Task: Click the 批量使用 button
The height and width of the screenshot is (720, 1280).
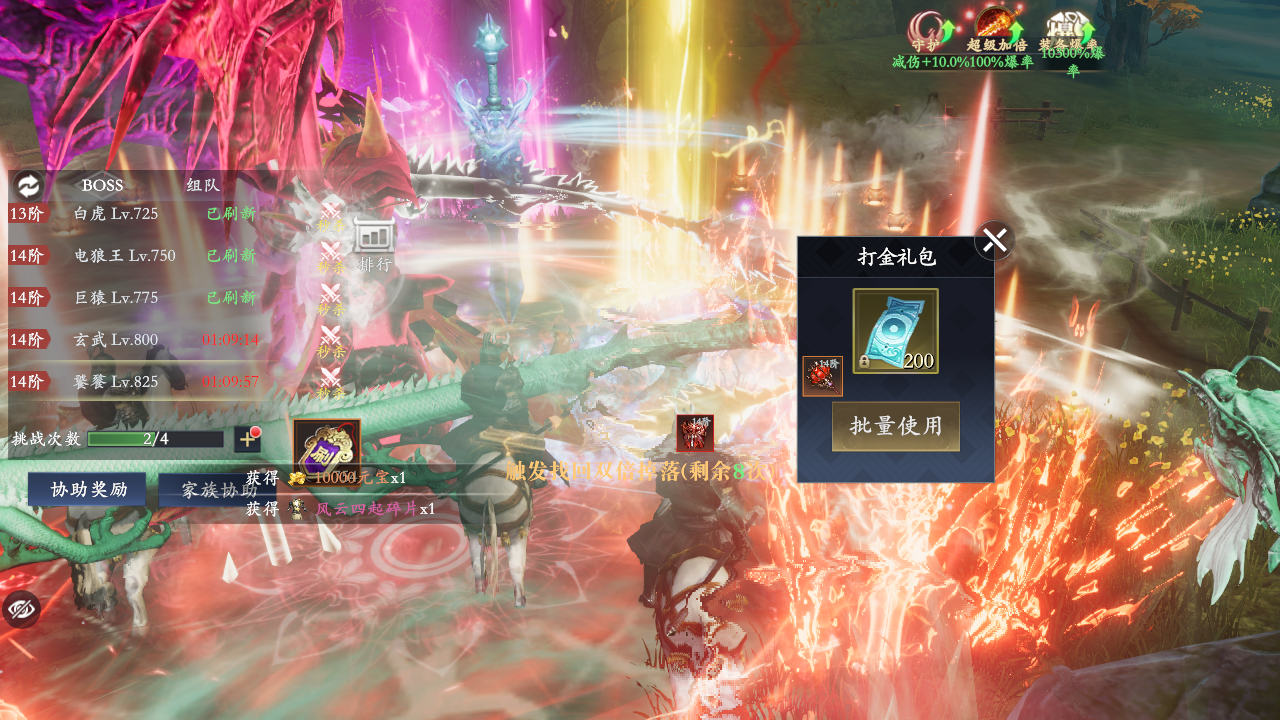Action: 895,426
